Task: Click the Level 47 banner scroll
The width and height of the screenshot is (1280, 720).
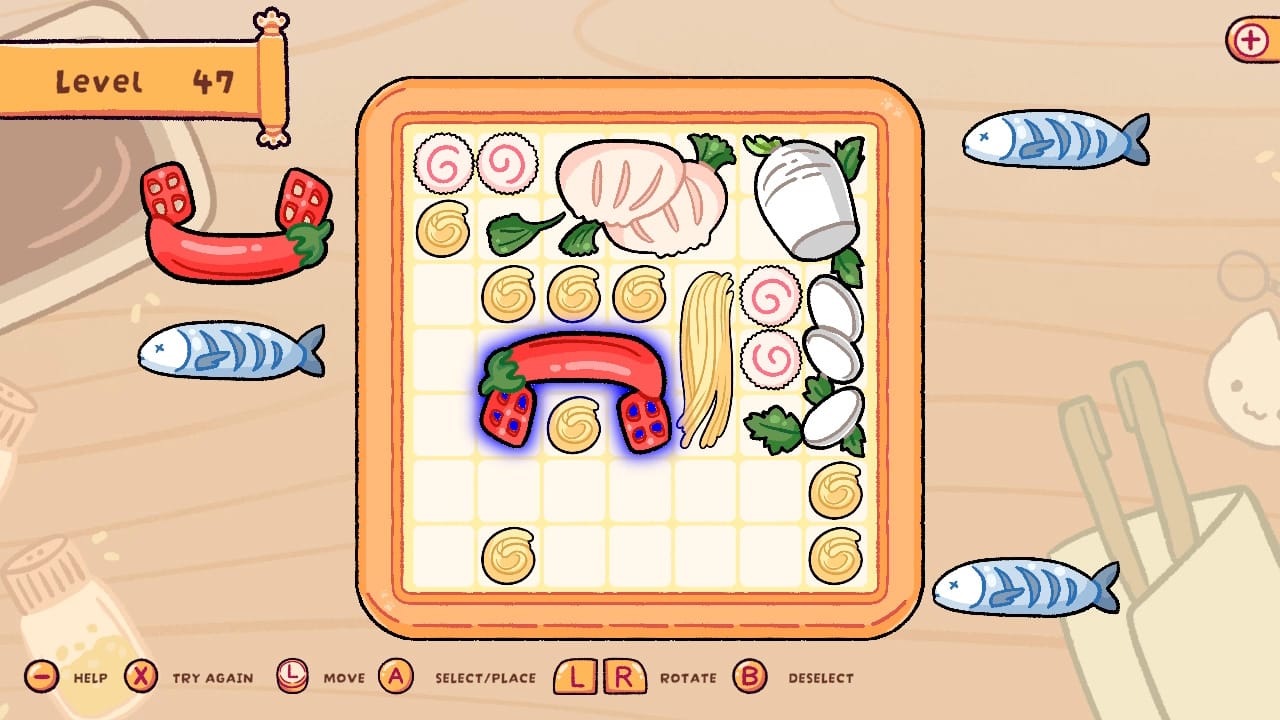Action: click(145, 80)
